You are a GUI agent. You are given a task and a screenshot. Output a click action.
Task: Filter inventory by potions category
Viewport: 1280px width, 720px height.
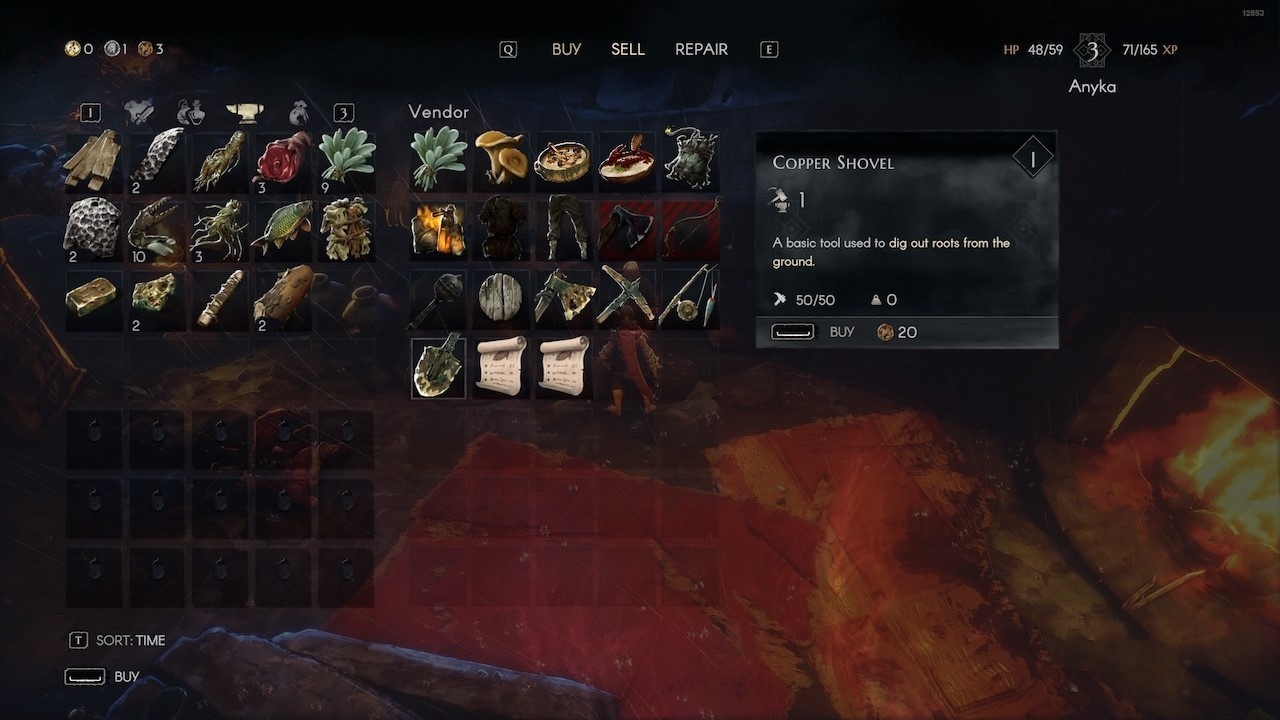(x=189, y=112)
